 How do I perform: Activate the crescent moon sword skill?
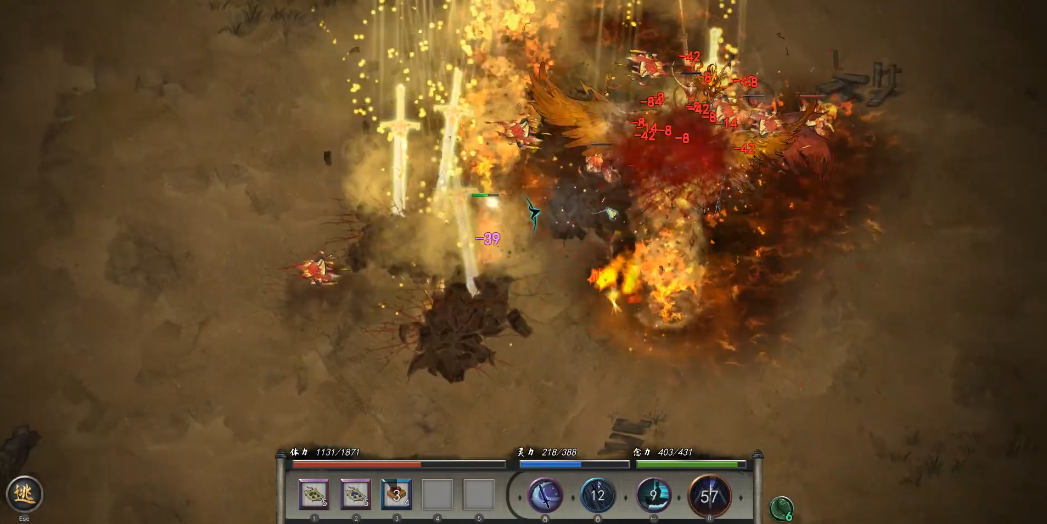coord(545,494)
